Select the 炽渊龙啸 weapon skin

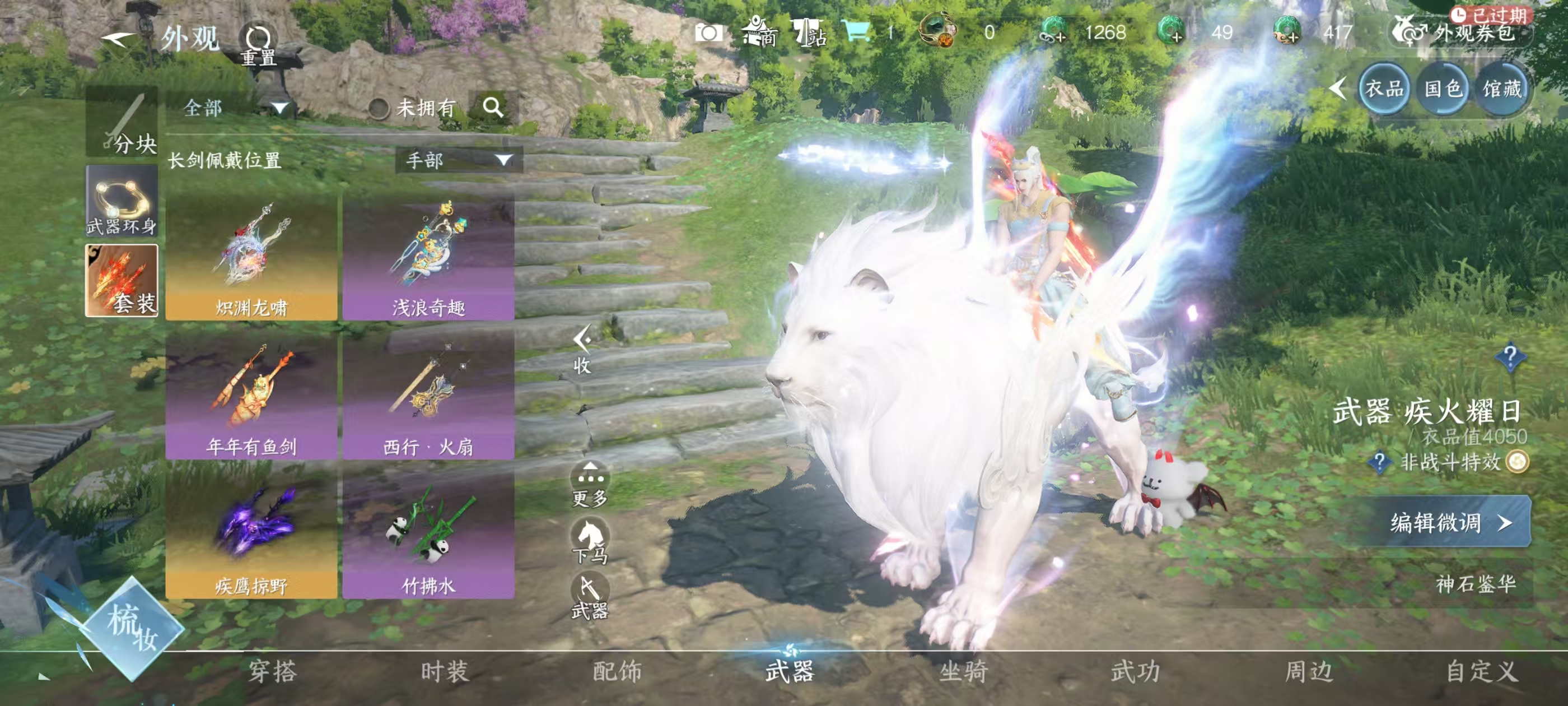point(251,257)
